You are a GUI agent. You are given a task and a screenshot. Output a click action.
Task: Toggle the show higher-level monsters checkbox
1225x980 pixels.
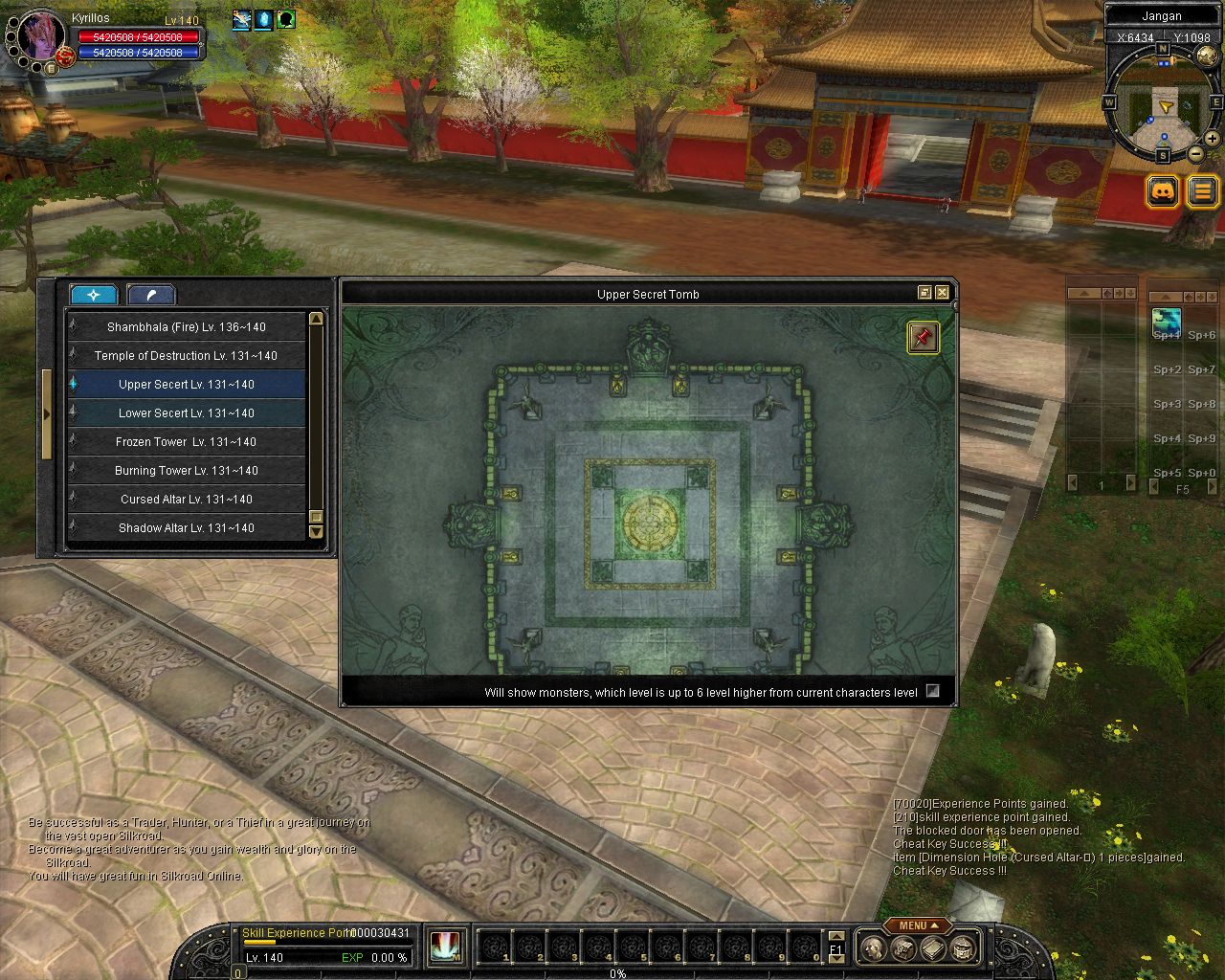(x=933, y=691)
